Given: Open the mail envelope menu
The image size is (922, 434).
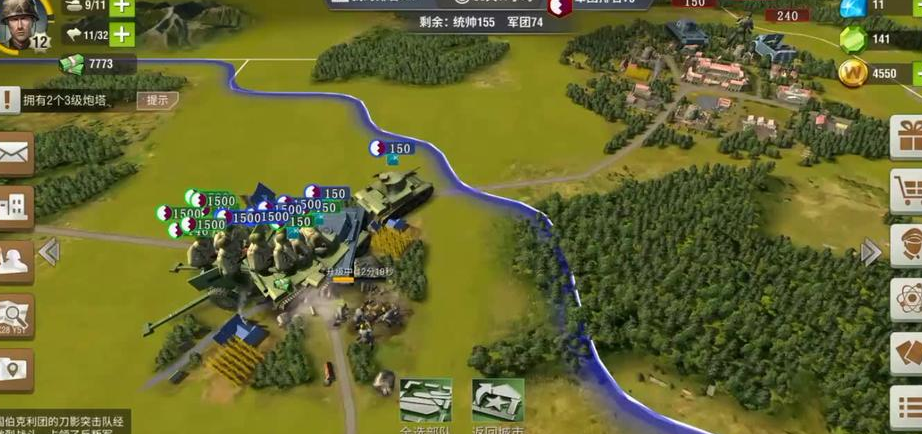Looking at the screenshot, I should [x=16, y=152].
